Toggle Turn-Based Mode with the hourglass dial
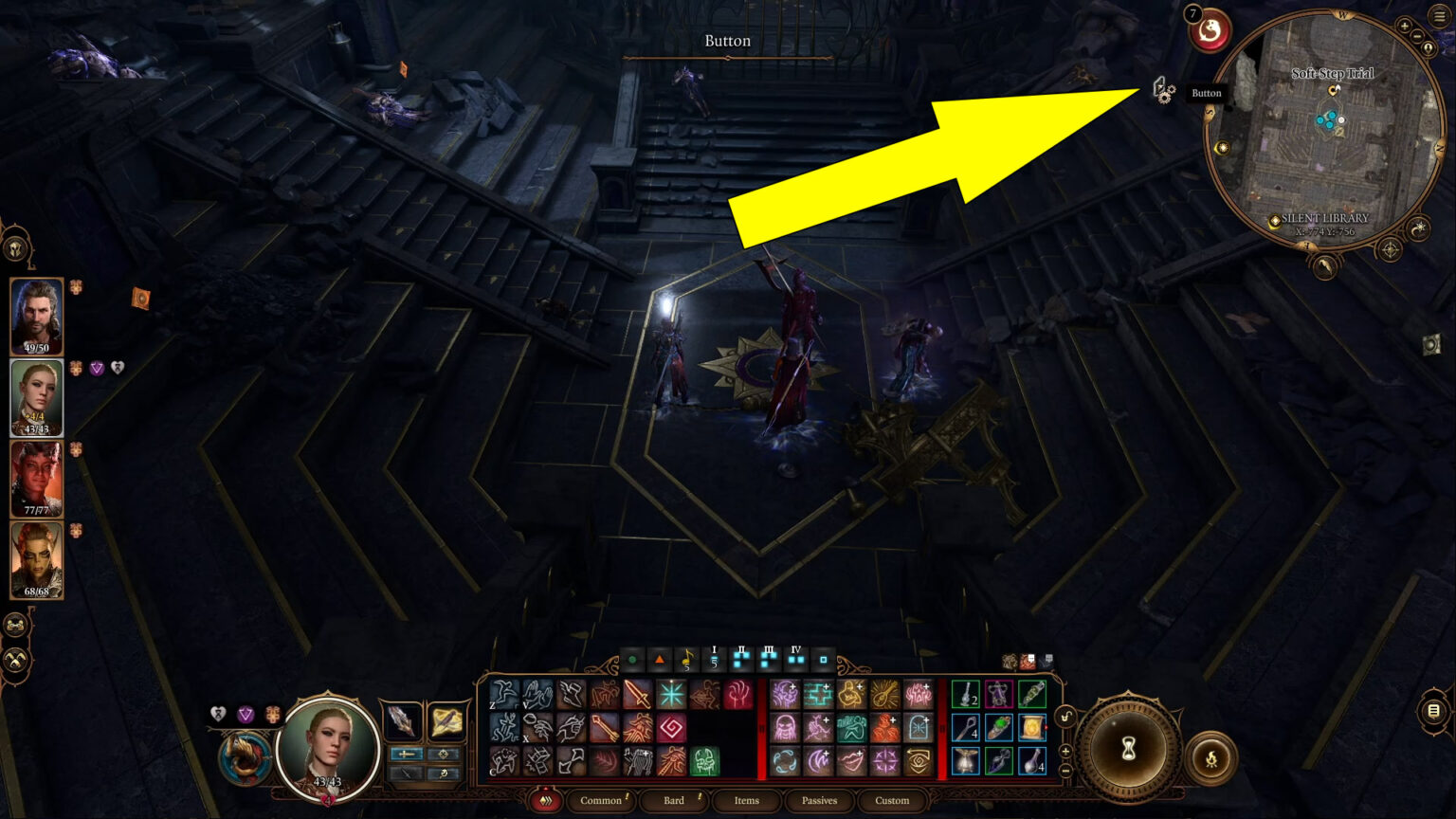Screen dimensions: 1456x819 click(1129, 748)
